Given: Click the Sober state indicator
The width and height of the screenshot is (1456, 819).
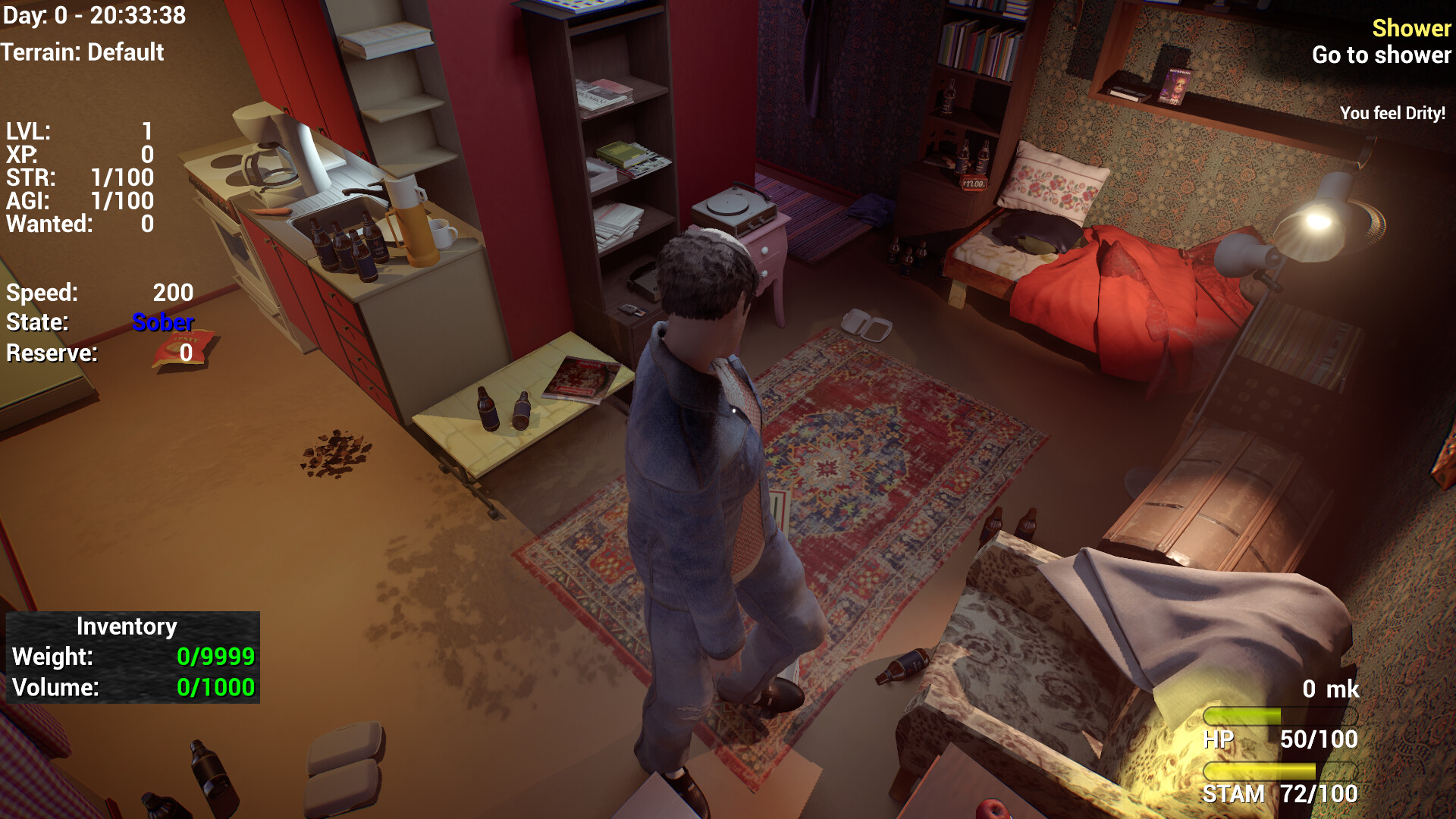Looking at the screenshot, I should tap(162, 322).
